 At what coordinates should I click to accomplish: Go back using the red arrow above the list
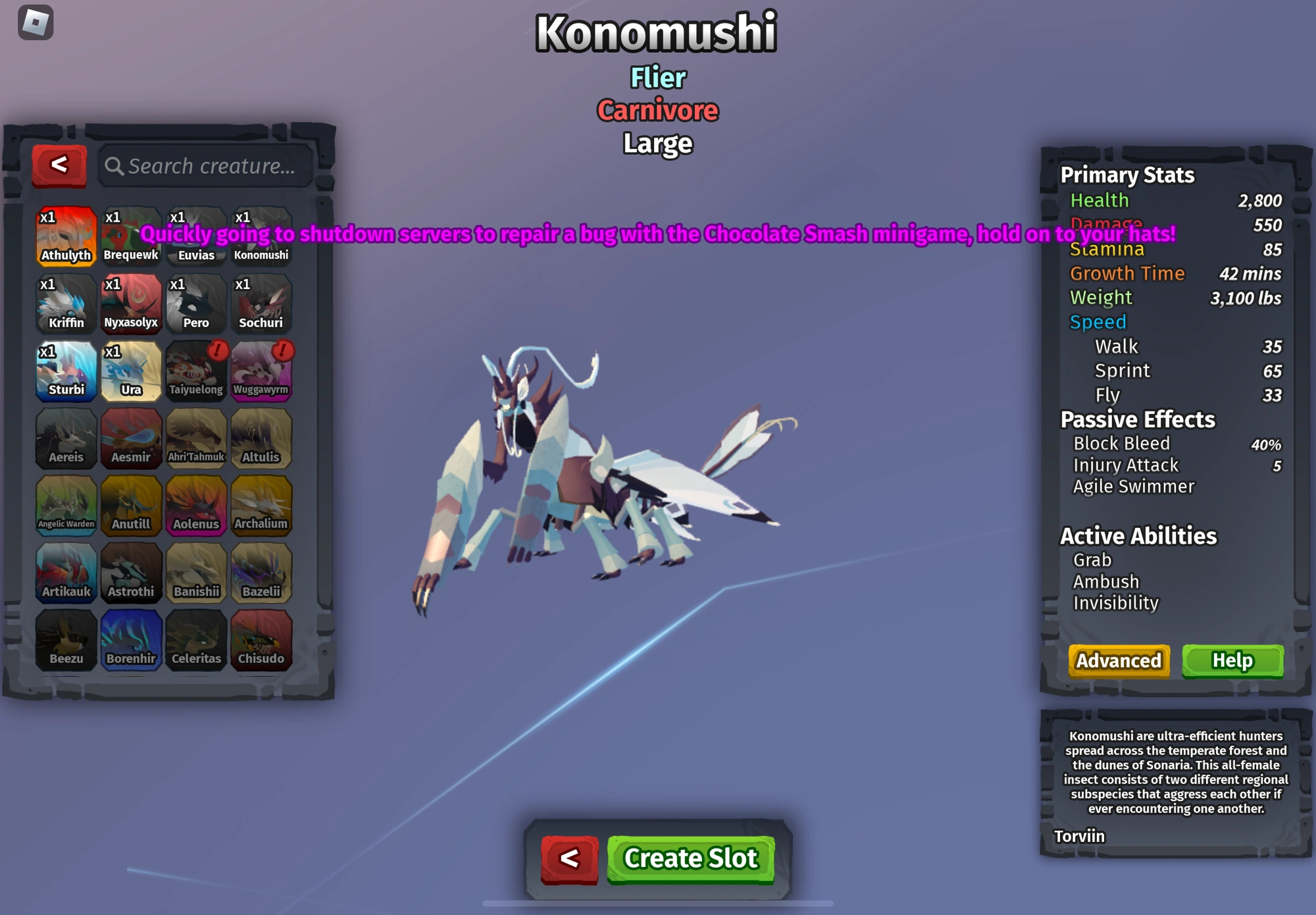[x=59, y=165]
